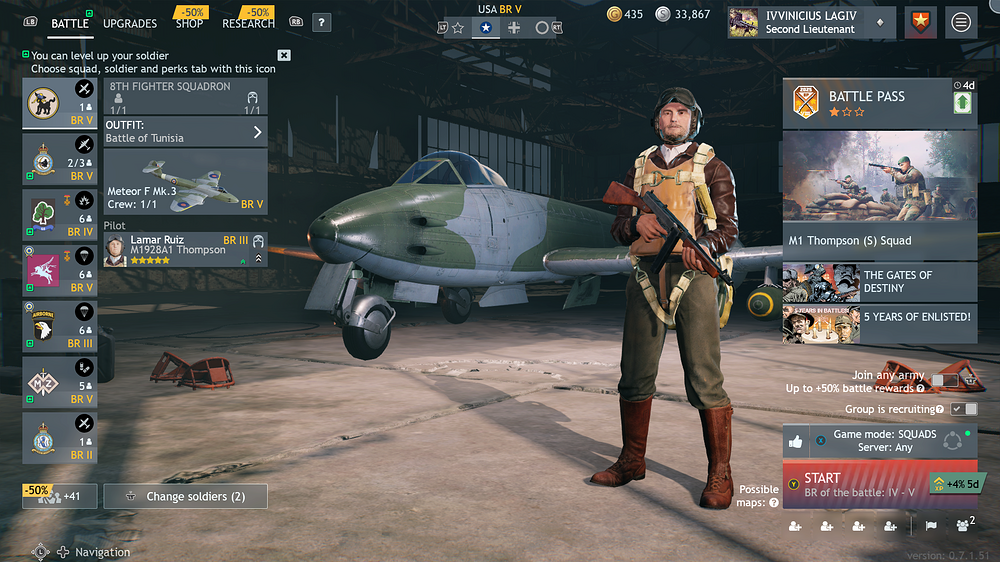
Task: View the M1 Thompson (S) Squad offer
Action: pyautogui.click(x=879, y=194)
